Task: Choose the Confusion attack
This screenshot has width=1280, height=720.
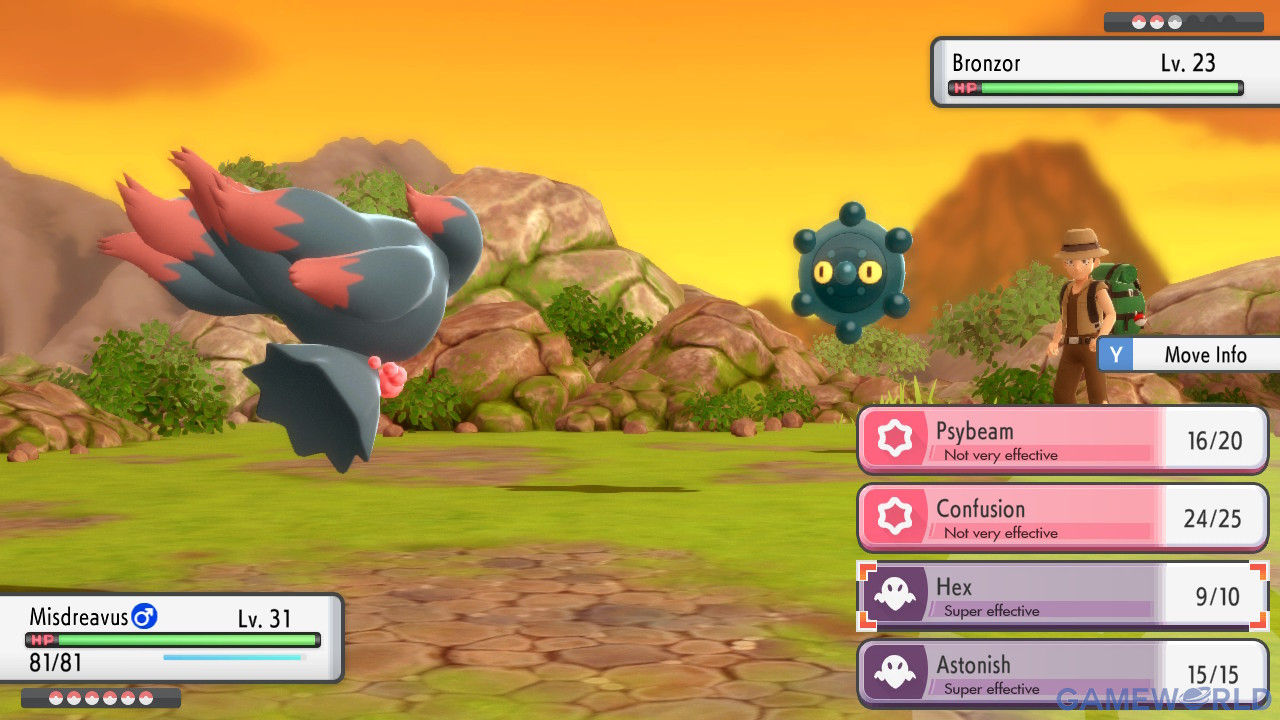Action: (x=1062, y=518)
